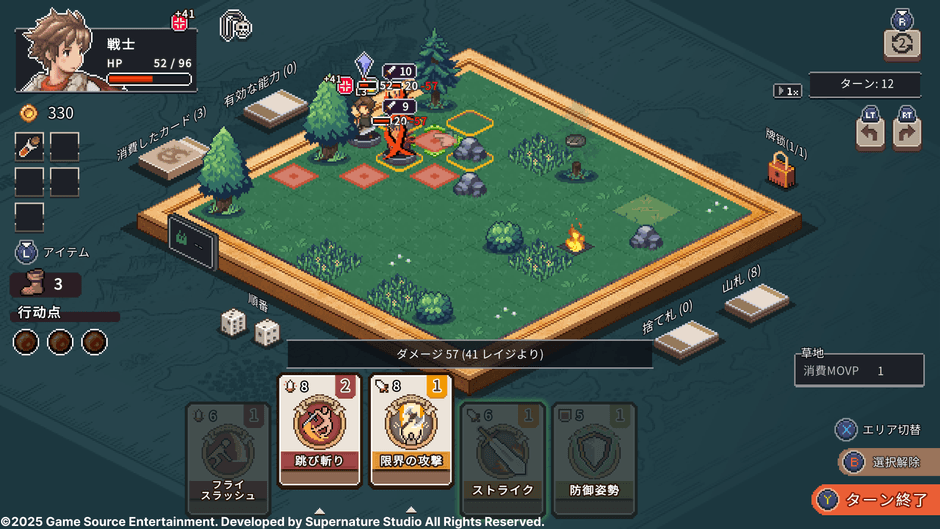
Task: Click the warrior portrait panel
Action: pyautogui.click(x=105, y=58)
